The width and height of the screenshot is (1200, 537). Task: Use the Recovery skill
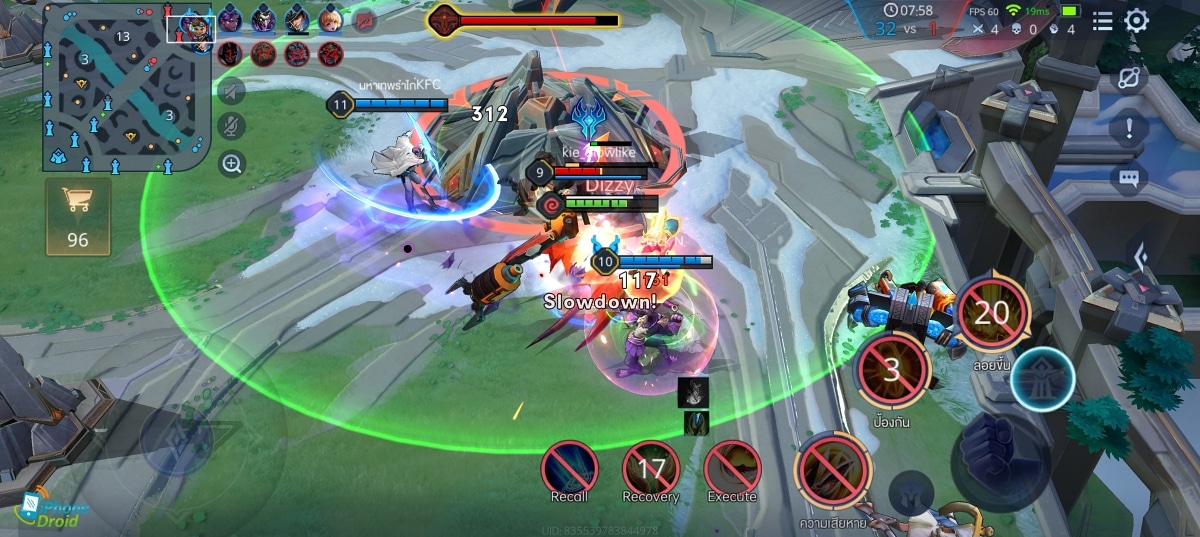pyautogui.click(x=651, y=468)
